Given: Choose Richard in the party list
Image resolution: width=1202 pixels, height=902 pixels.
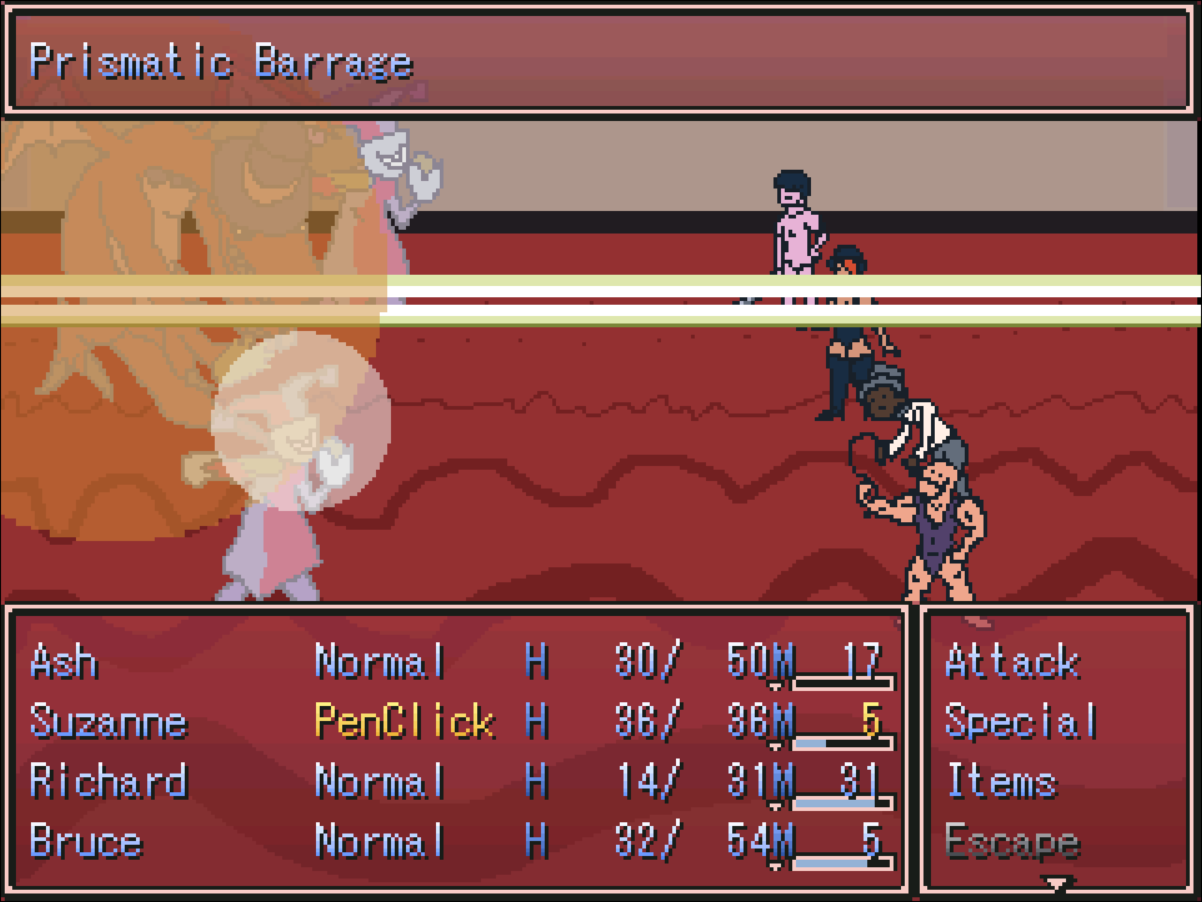Looking at the screenshot, I should tap(108, 782).
